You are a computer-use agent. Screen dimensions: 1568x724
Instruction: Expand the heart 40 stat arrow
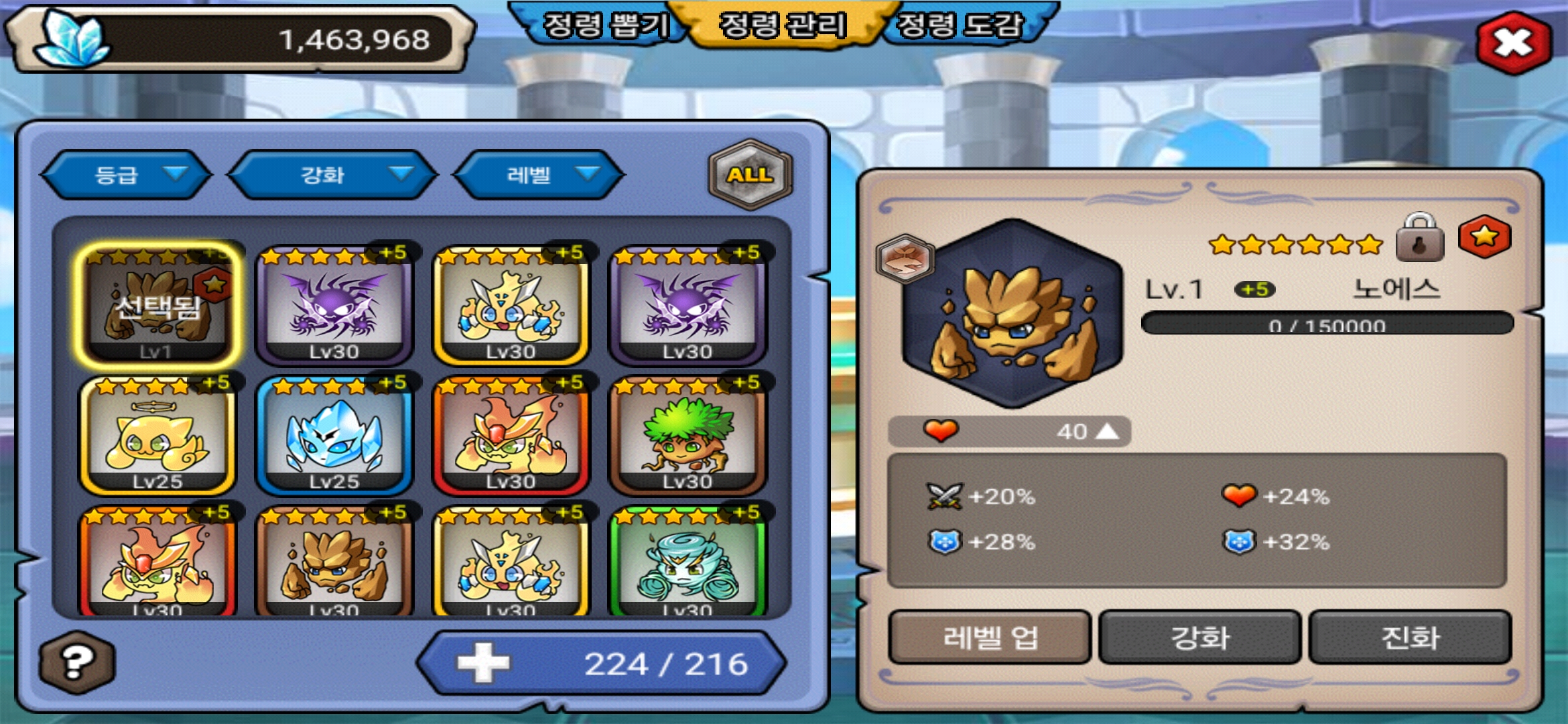(1107, 431)
